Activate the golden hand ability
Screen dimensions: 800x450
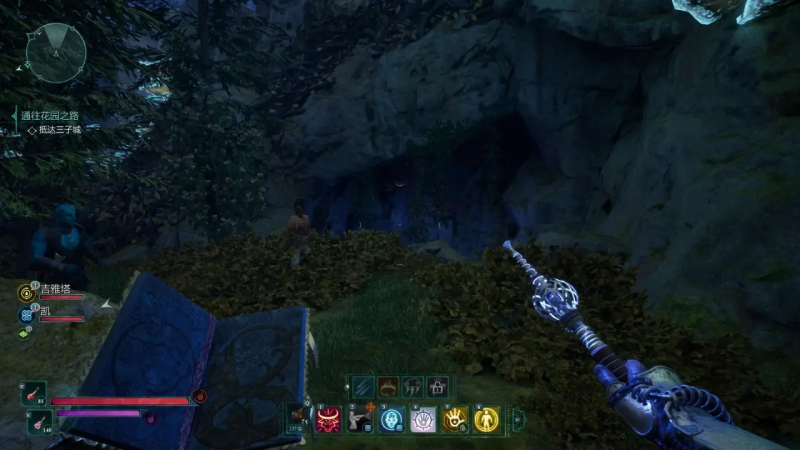(456, 421)
